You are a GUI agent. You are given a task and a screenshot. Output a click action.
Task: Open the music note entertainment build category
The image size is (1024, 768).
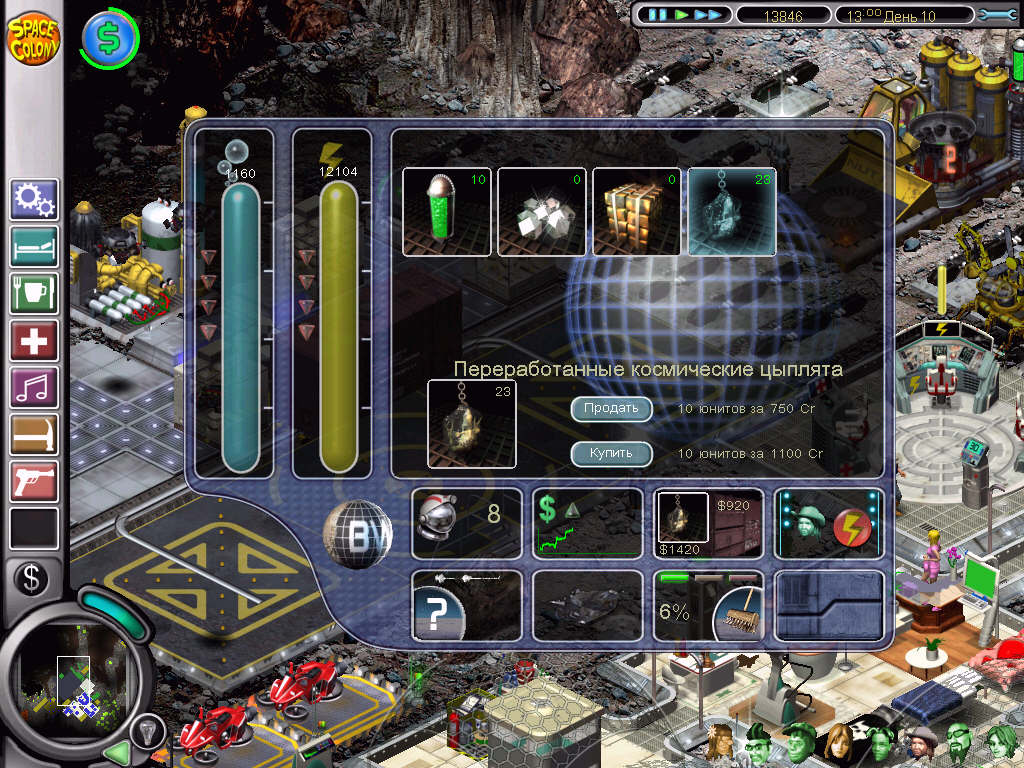[34, 387]
